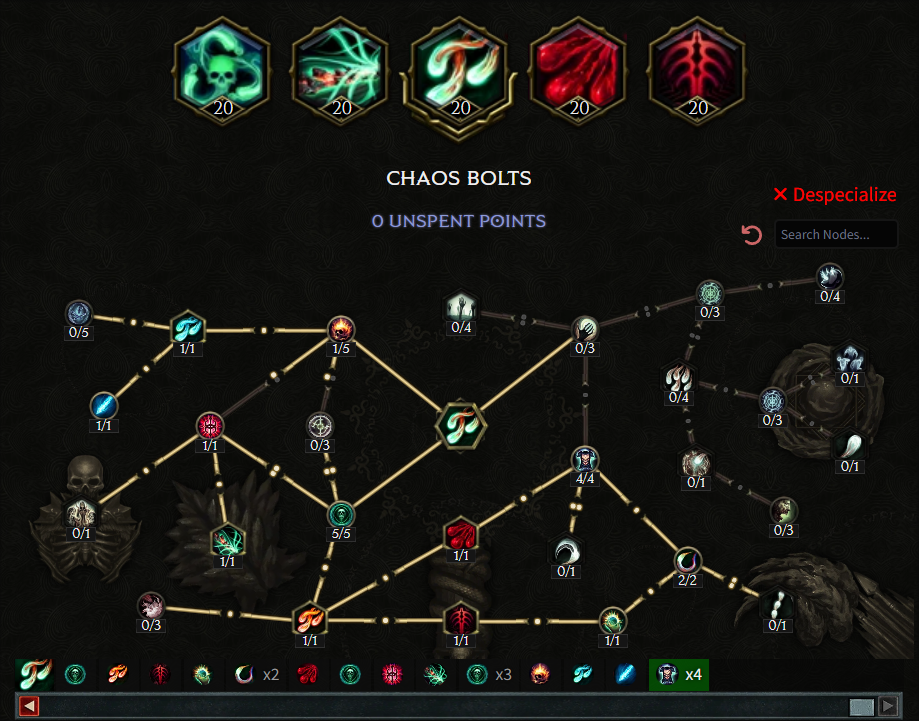Click the green skull node showing 5/5
919x721 pixels.
(x=342, y=514)
